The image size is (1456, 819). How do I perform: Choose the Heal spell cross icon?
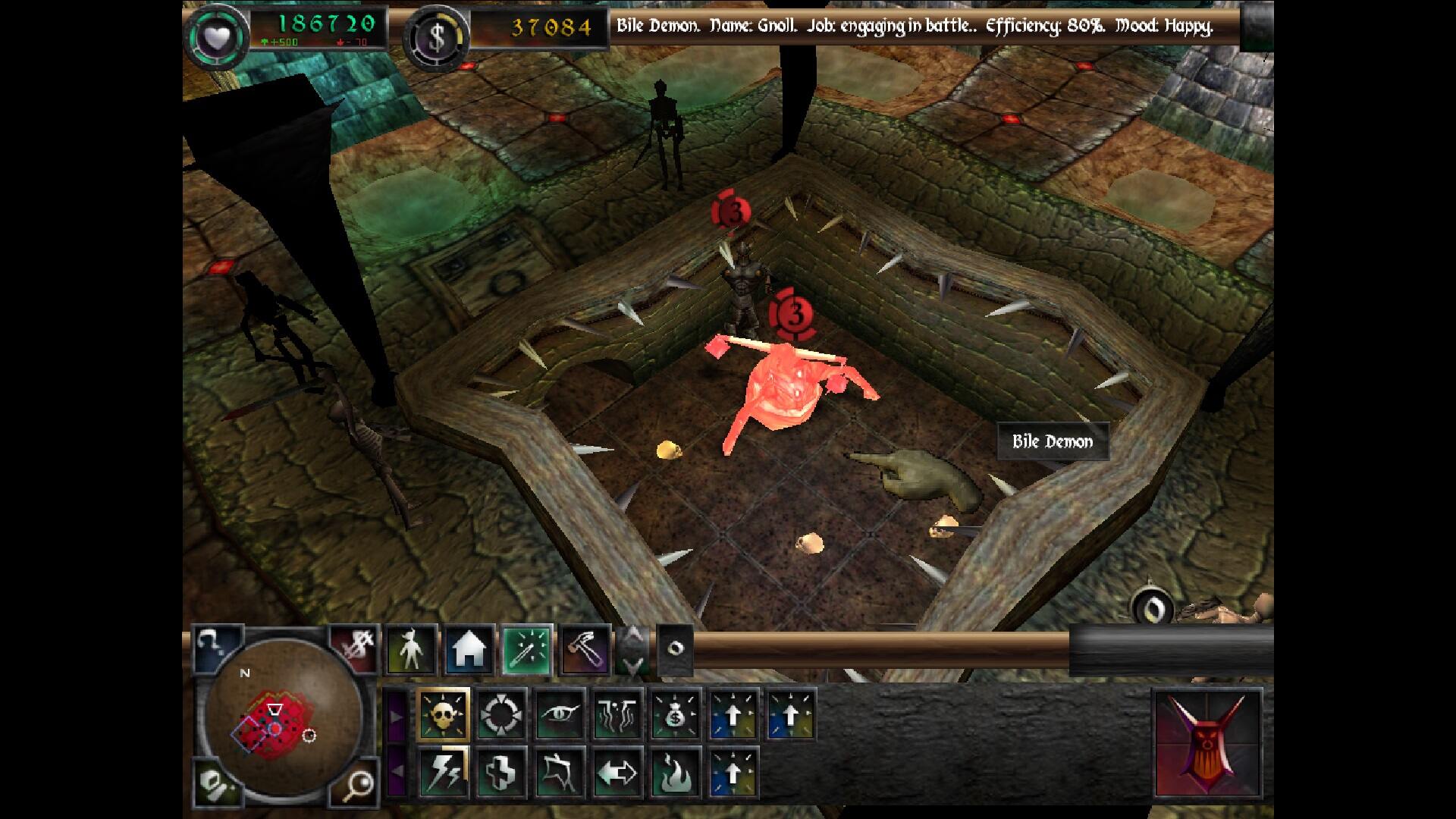[501, 773]
